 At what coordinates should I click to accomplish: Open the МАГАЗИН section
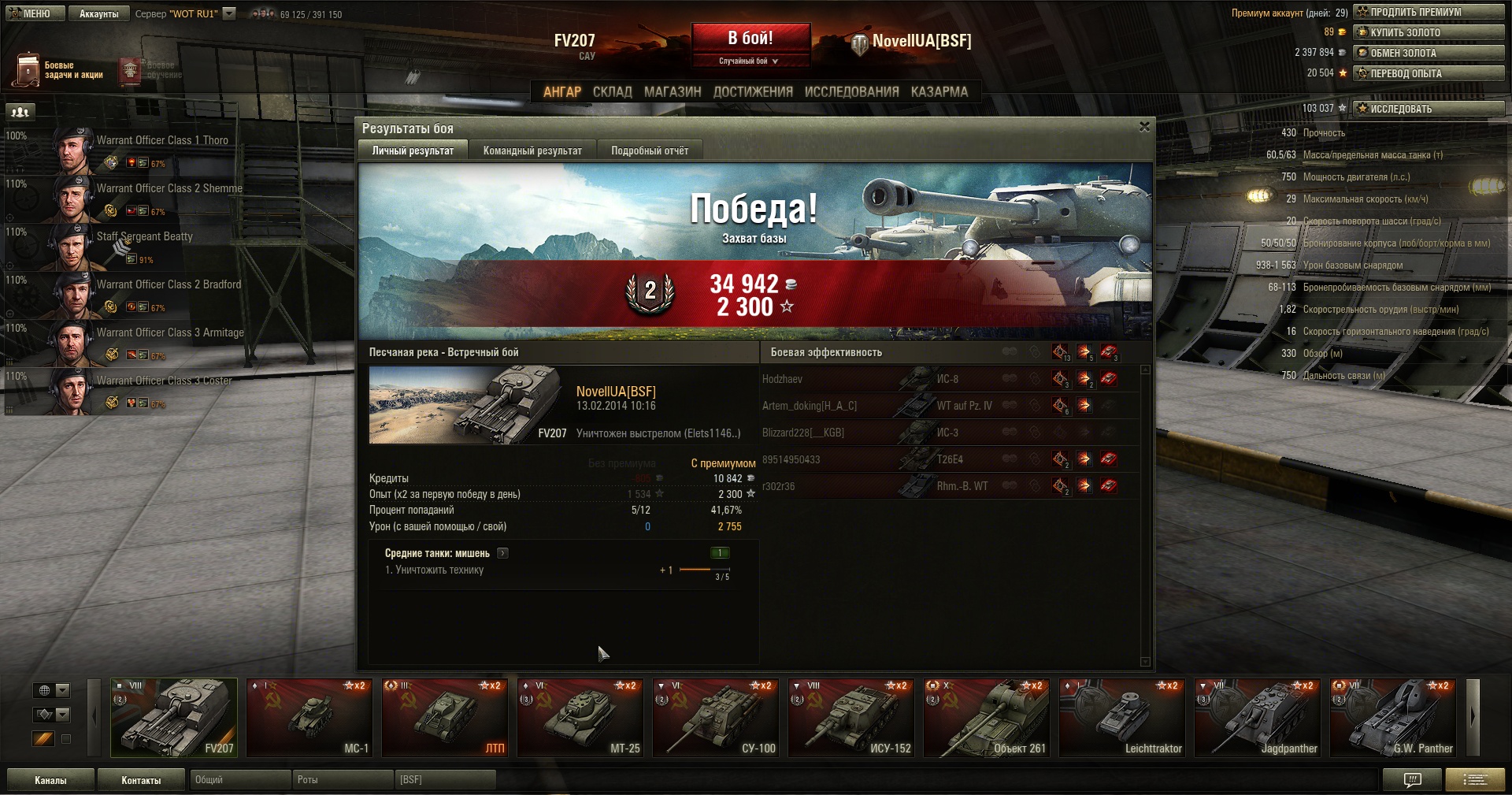point(672,91)
